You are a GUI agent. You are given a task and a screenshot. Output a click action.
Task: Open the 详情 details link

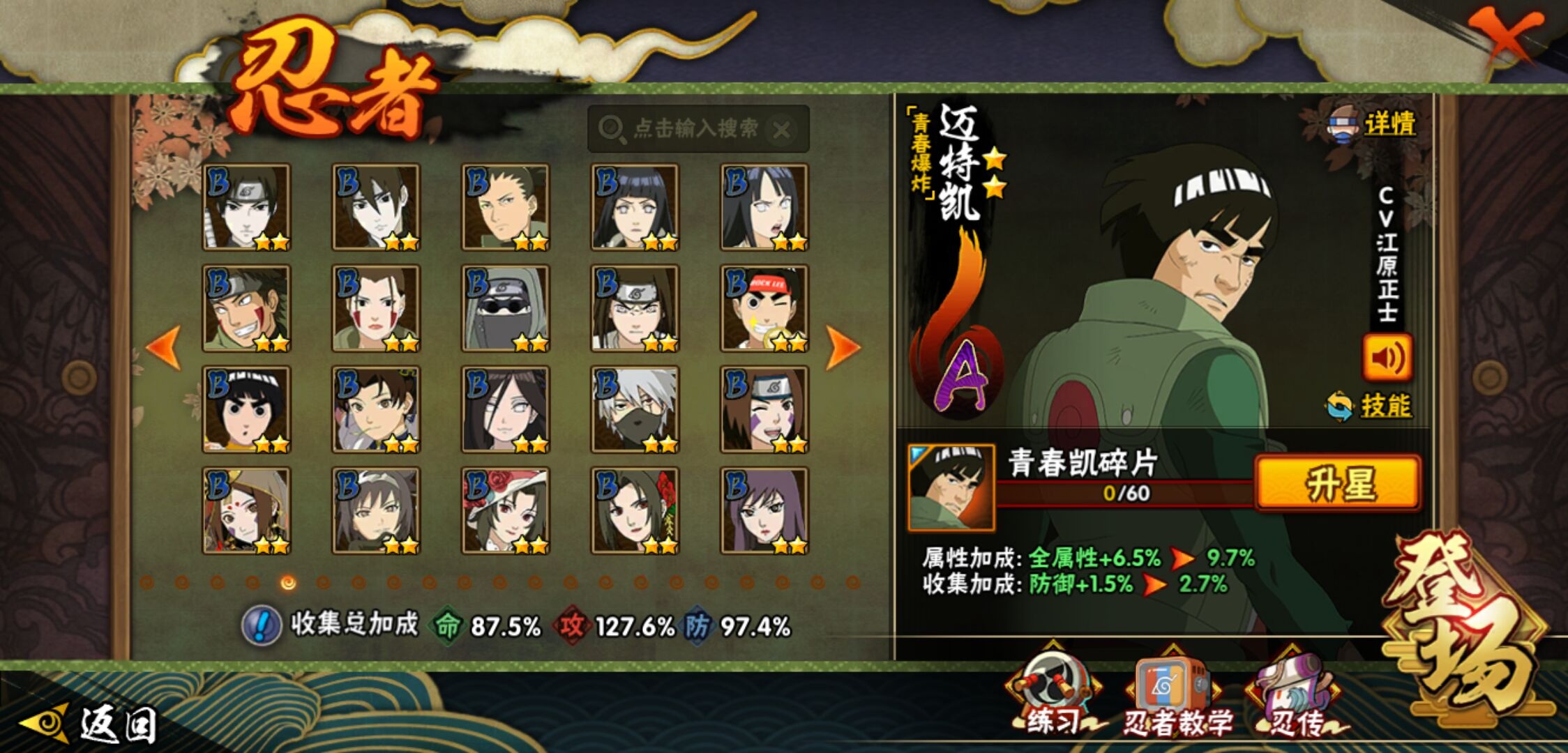[x=1388, y=125]
